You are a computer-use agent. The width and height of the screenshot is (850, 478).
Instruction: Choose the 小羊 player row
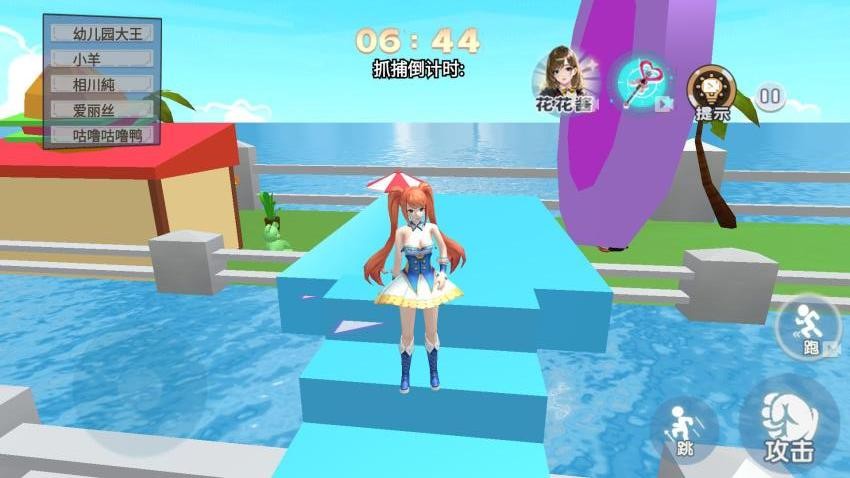click(100, 59)
